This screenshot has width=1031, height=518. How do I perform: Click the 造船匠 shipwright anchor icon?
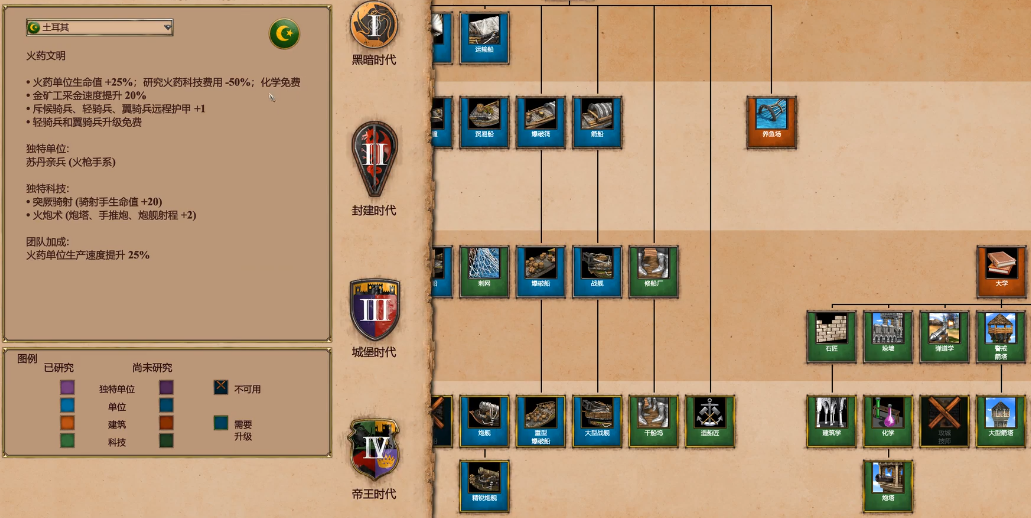[x=710, y=420]
